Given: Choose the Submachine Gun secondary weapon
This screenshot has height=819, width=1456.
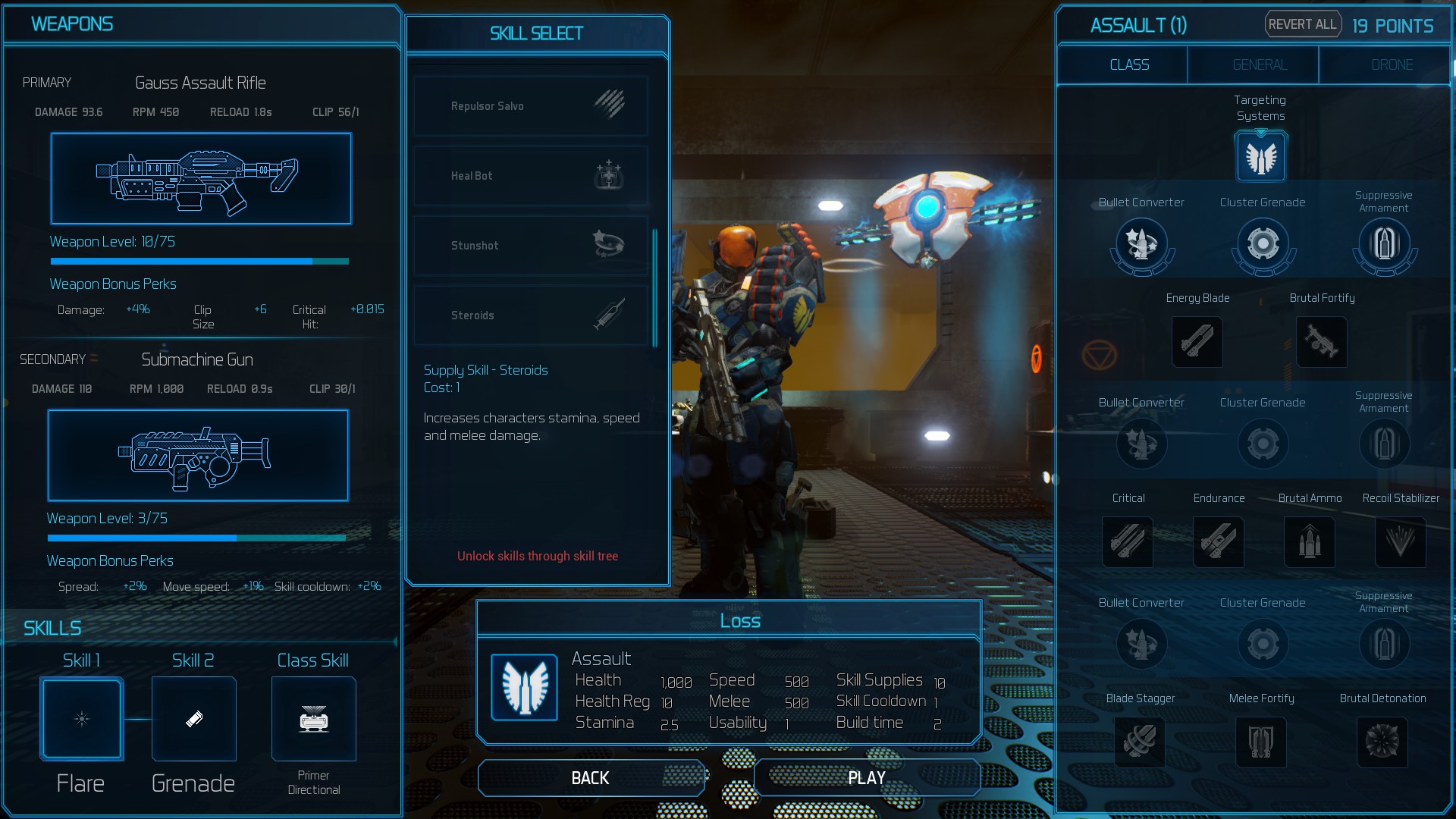Looking at the screenshot, I should tap(198, 455).
